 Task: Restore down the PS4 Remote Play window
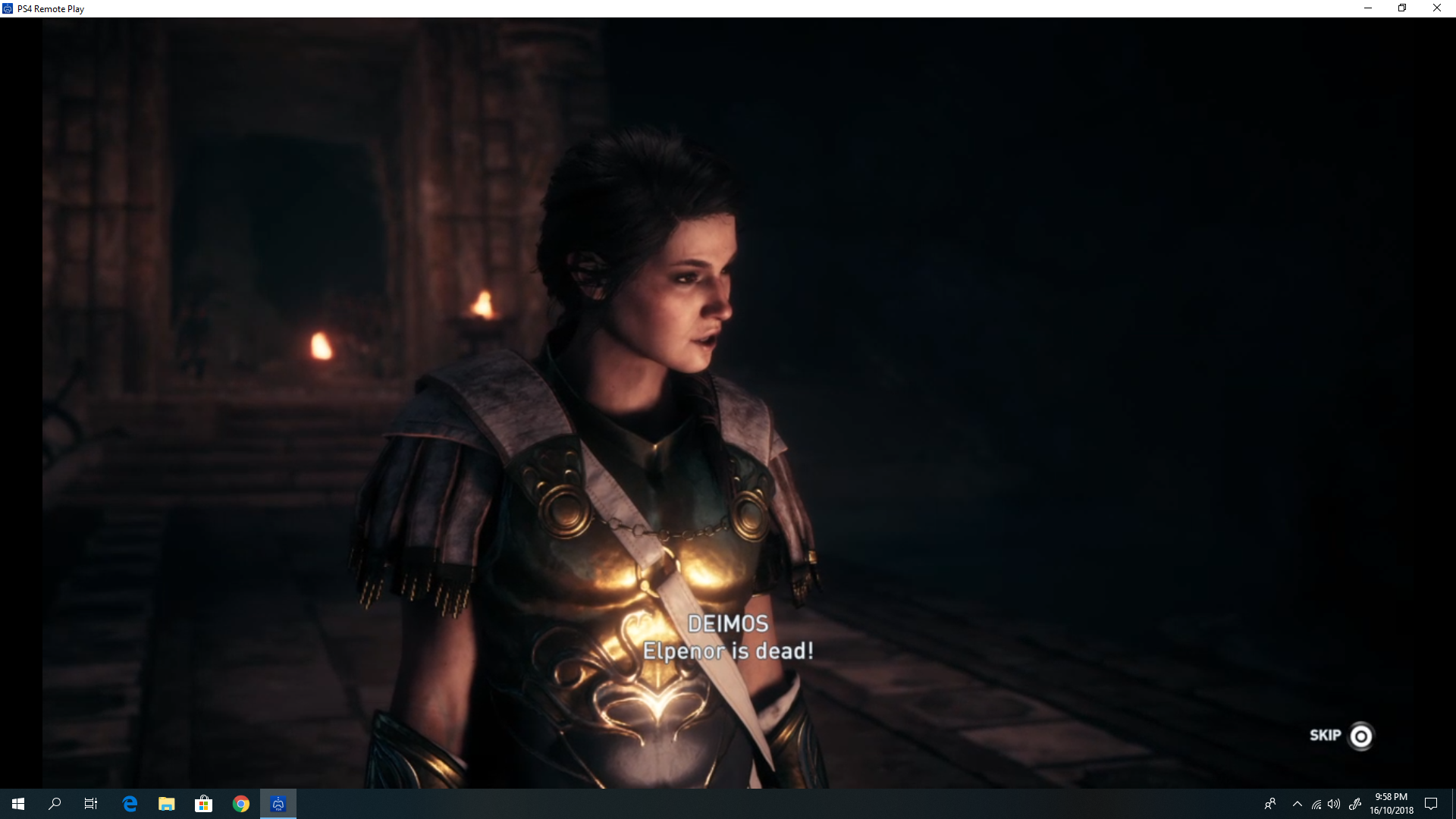pos(1402,8)
